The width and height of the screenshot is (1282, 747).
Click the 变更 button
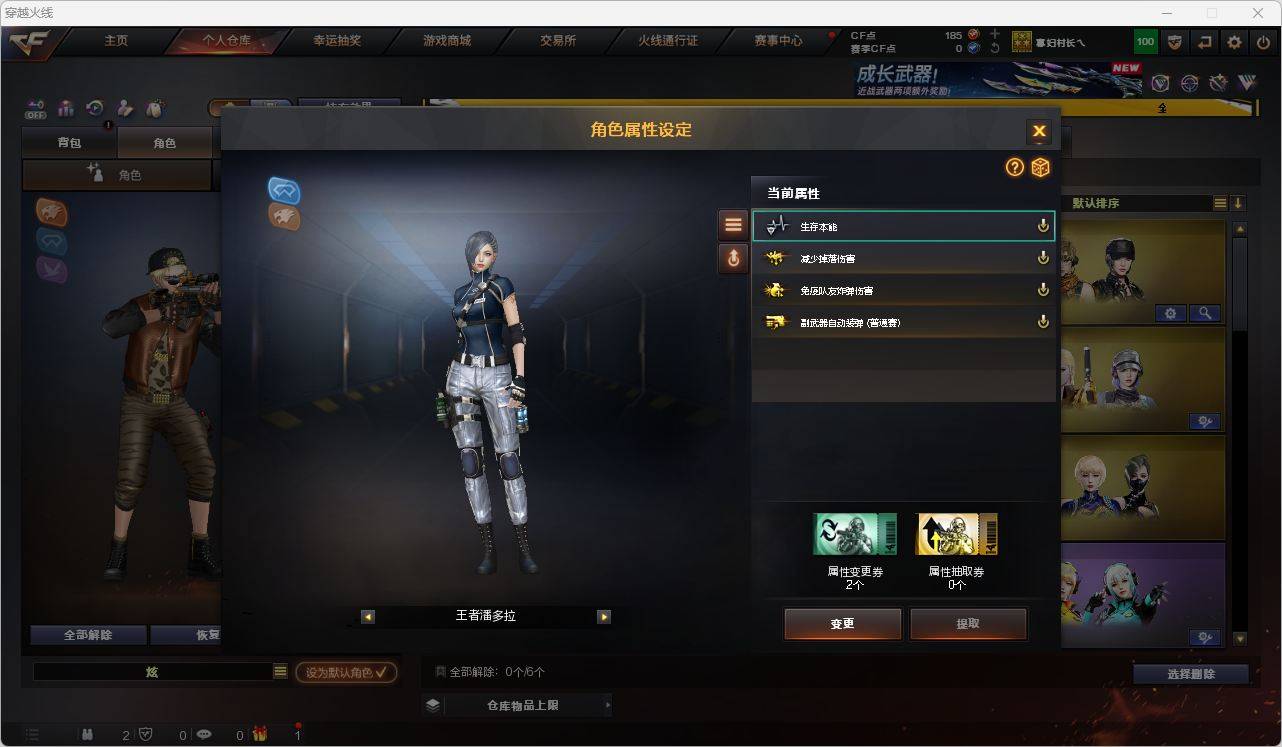pyautogui.click(x=841, y=623)
